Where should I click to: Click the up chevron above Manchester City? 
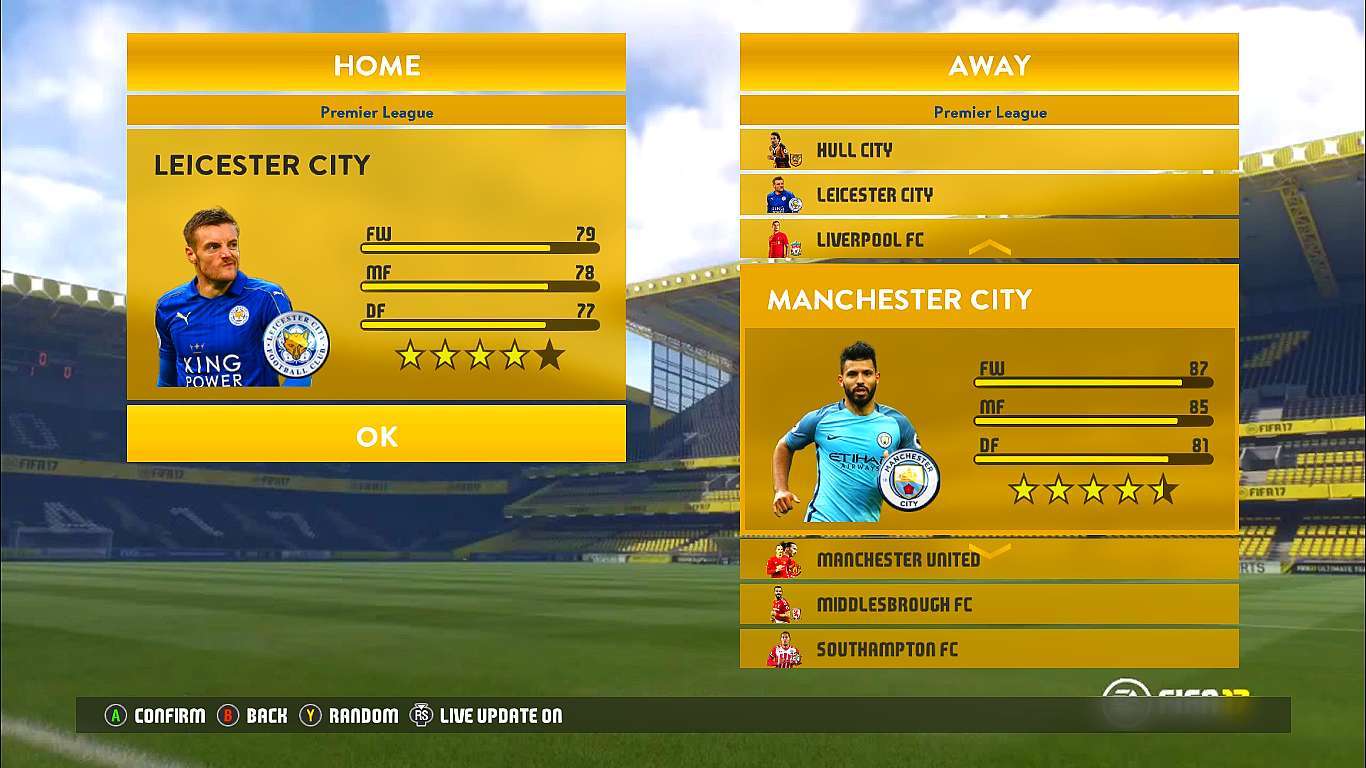[989, 246]
